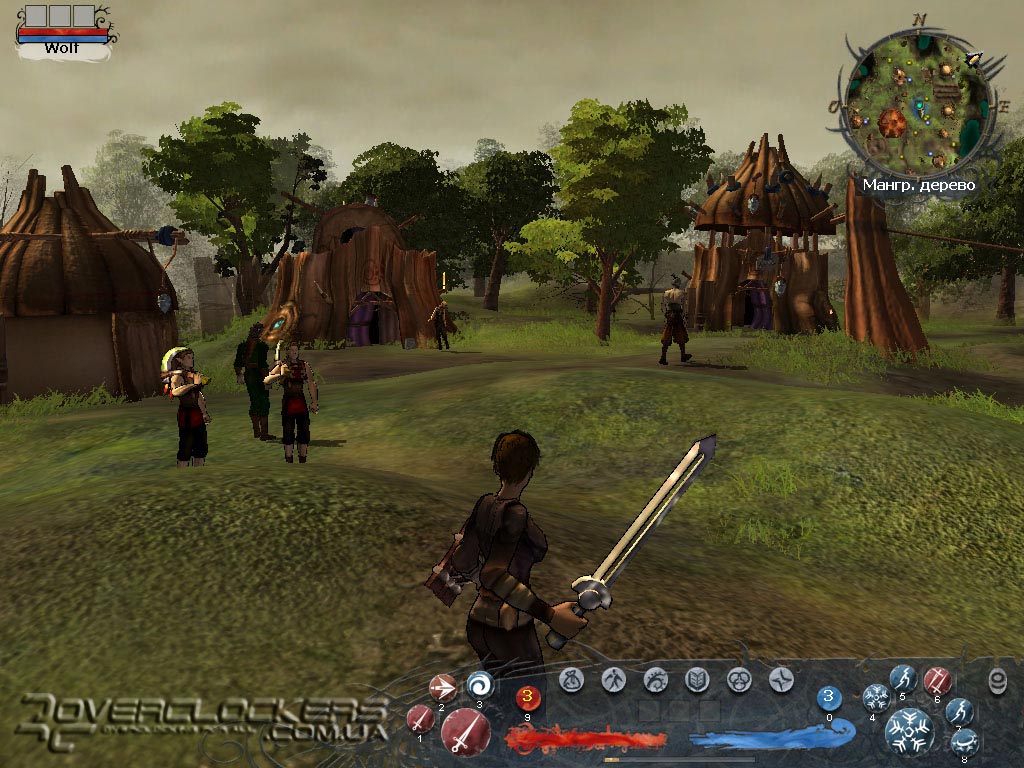This screenshot has height=768, width=1024.
Task: Select the Wolf party member panel
Action: pos(62,30)
